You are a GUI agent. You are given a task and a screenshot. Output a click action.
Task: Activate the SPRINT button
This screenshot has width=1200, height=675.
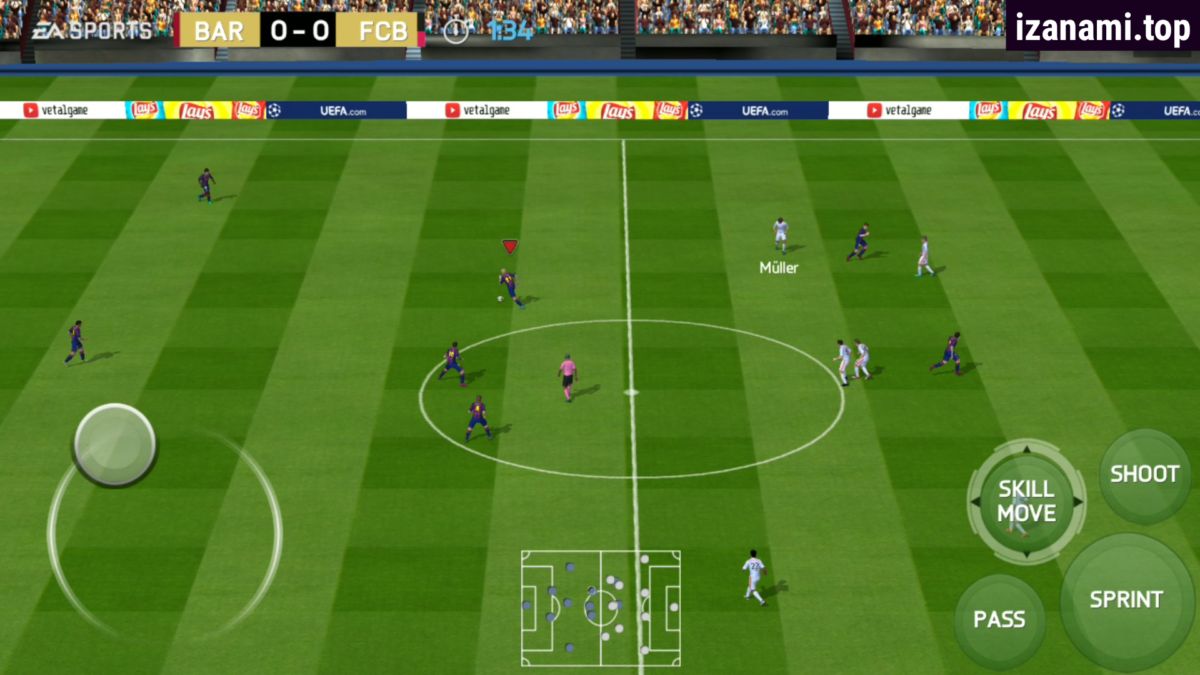click(1126, 600)
